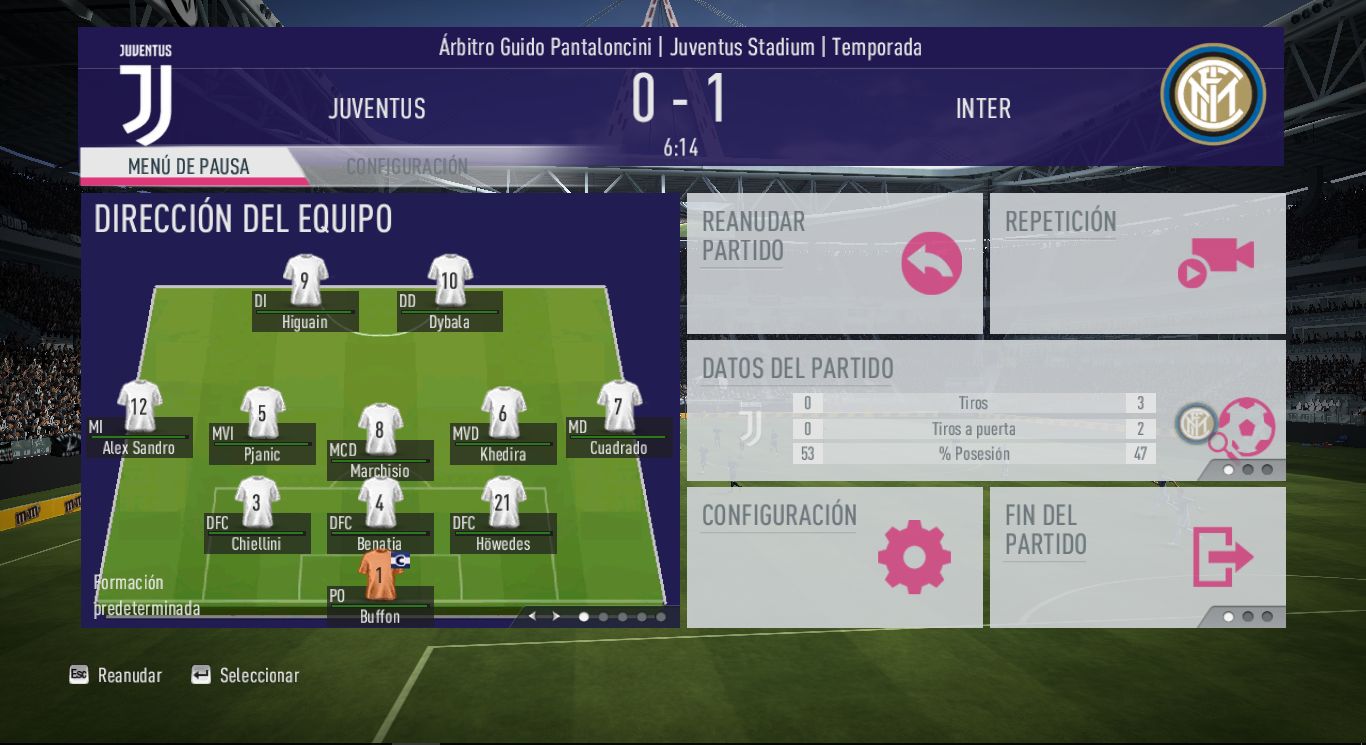Choose the Fin del Partido tile
This screenshot has width=1366, height=745.
(1137, 556)
